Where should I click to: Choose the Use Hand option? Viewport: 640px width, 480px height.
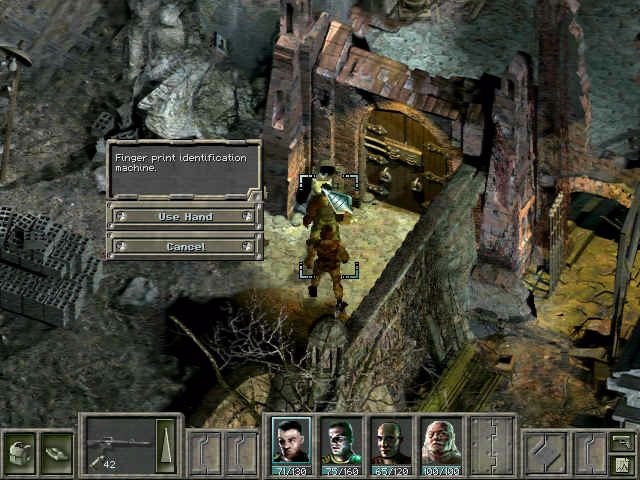pyautogui.click(x=185, y=216)
